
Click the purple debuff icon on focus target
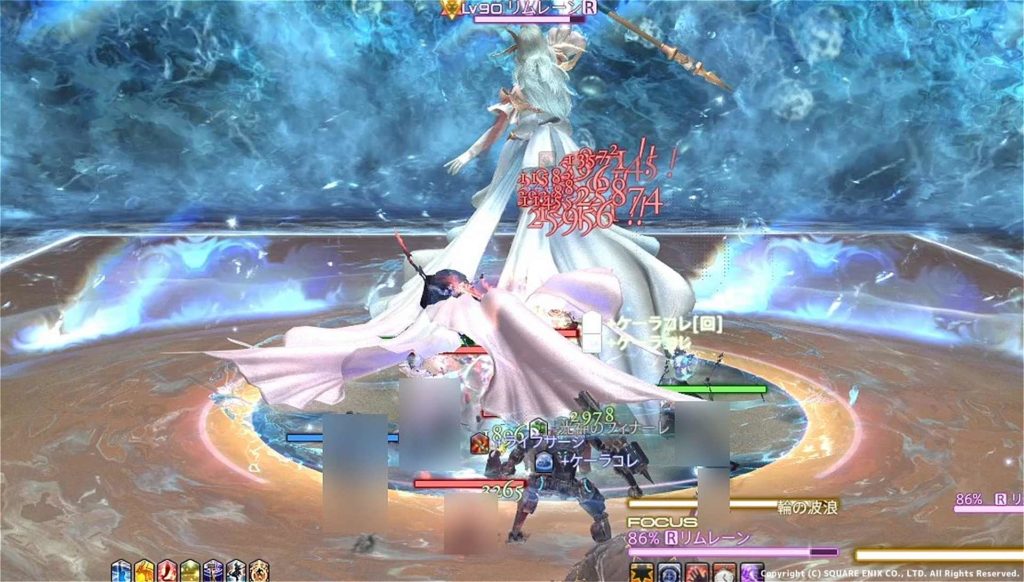(x=751, y=573)
